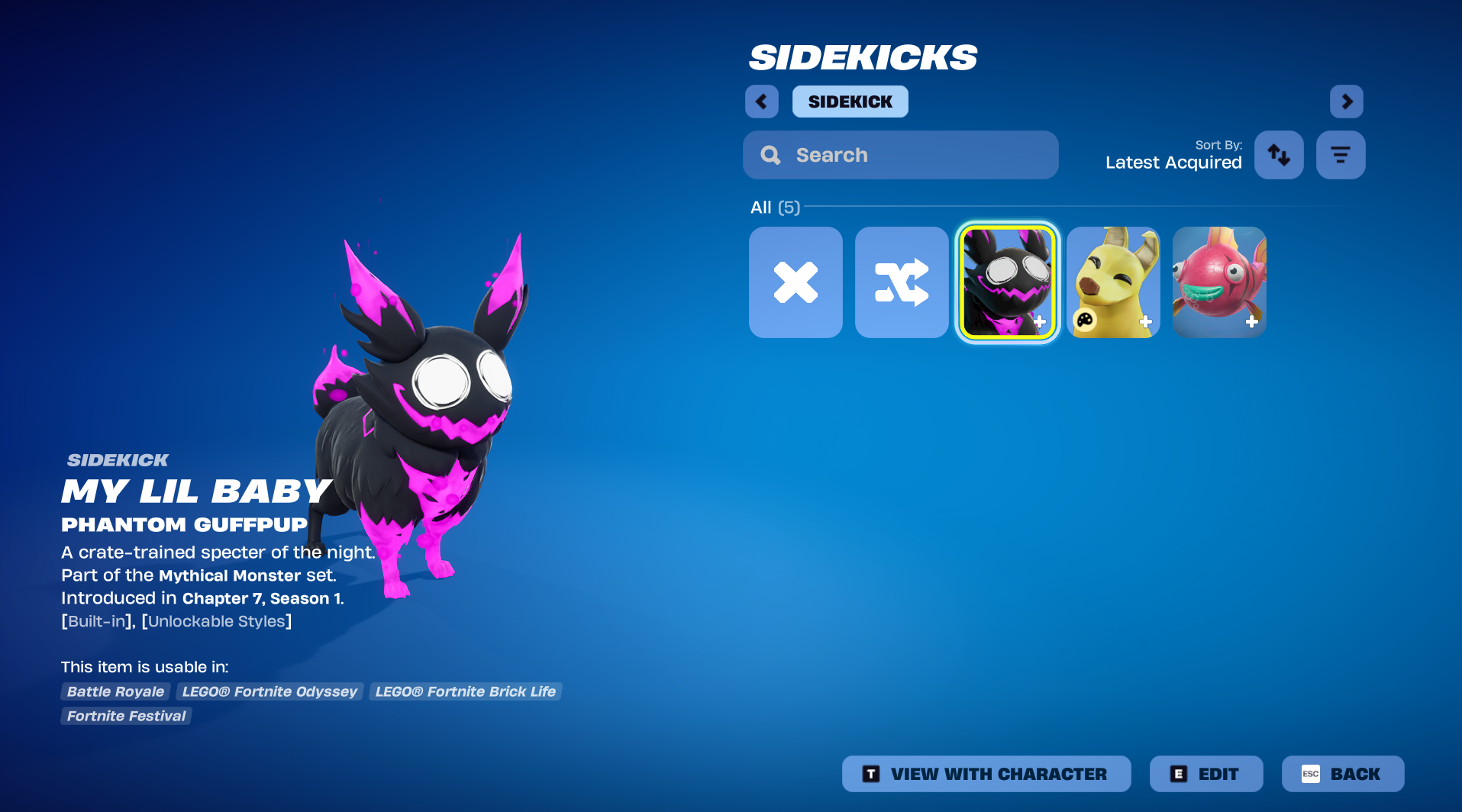The width and height of the screenshot is (1462, 812).
Task: Click the Search field for sidekicks
Action: (900, 155)
